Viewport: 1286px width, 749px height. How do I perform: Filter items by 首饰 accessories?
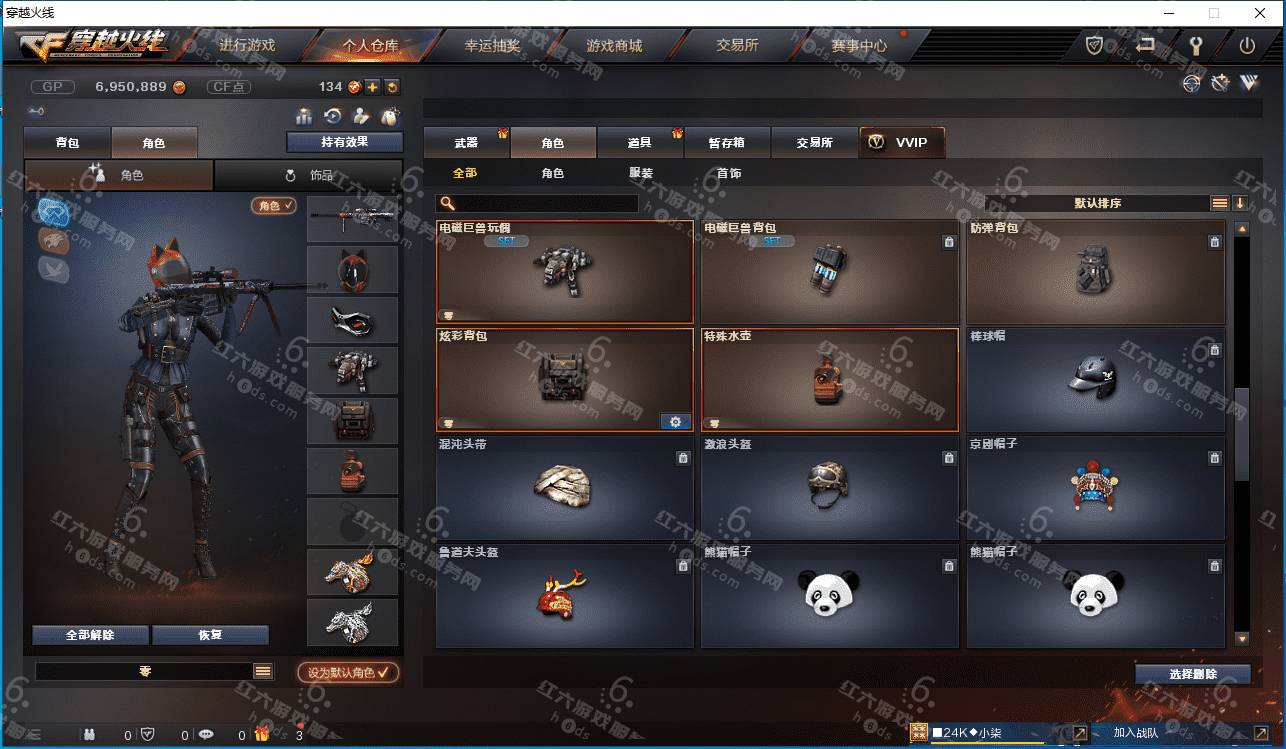click(x=729, y=173)
